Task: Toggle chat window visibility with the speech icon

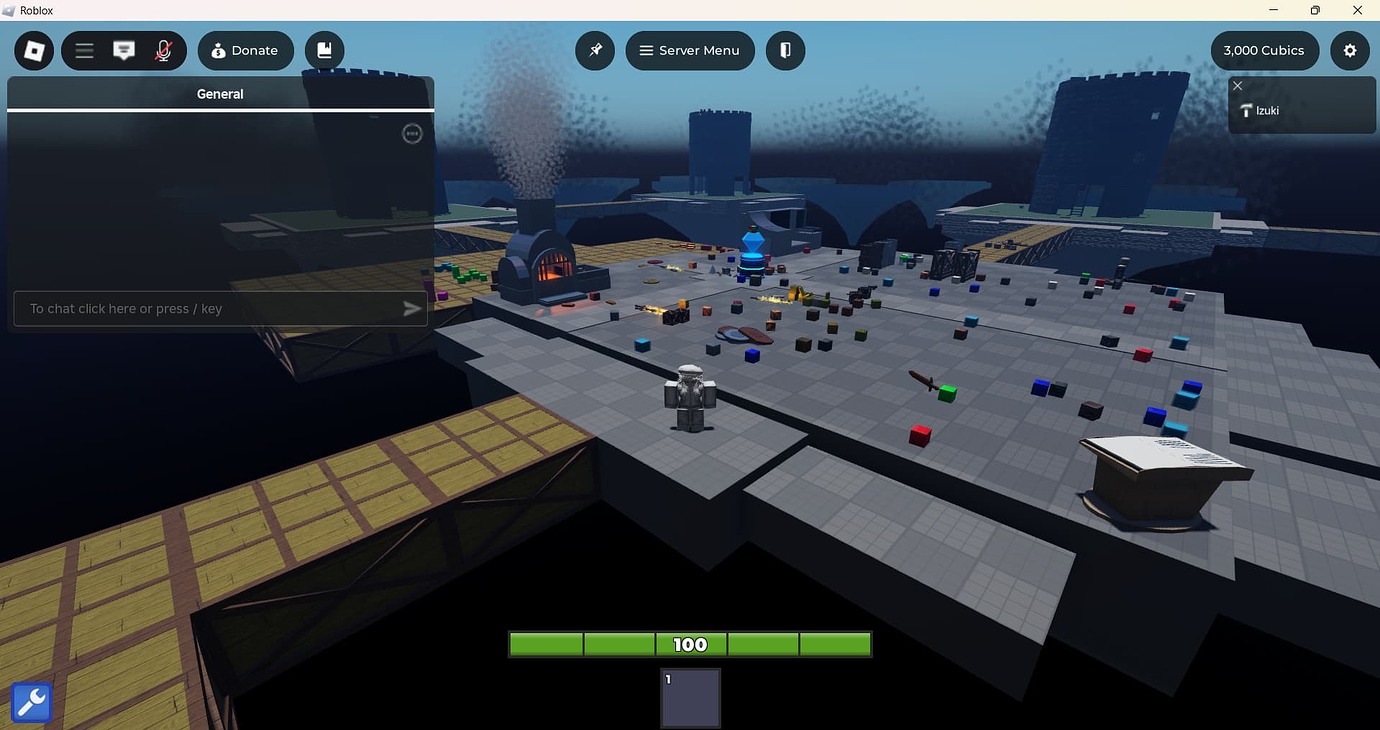Action: (x=123, y=50)
